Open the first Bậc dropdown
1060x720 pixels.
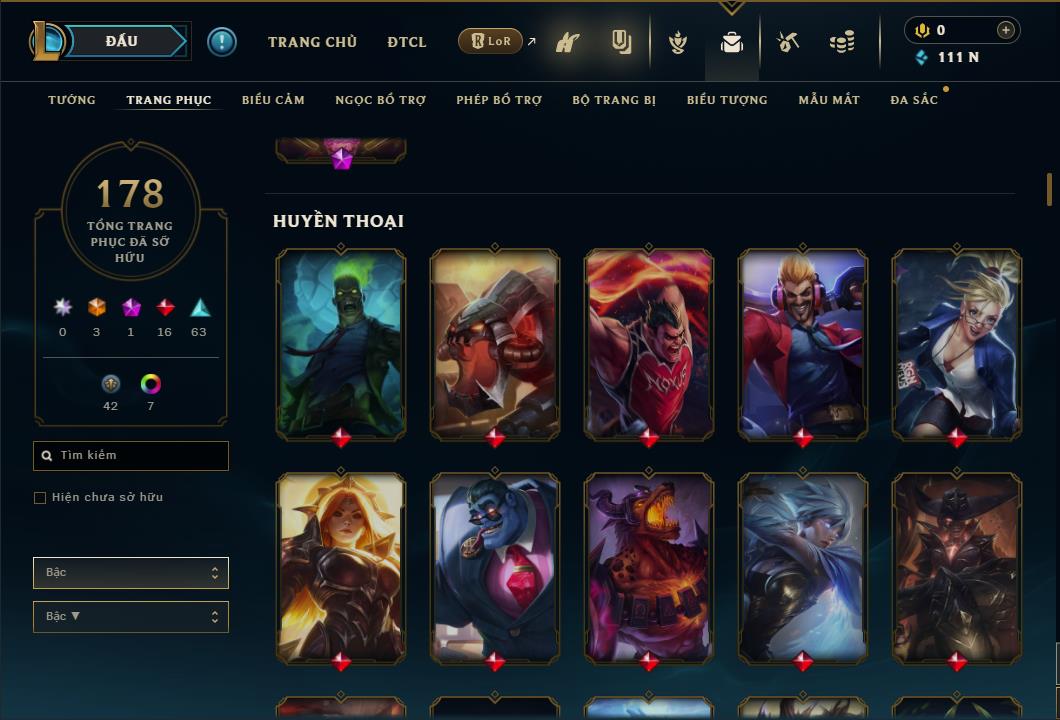pos(131,573)
